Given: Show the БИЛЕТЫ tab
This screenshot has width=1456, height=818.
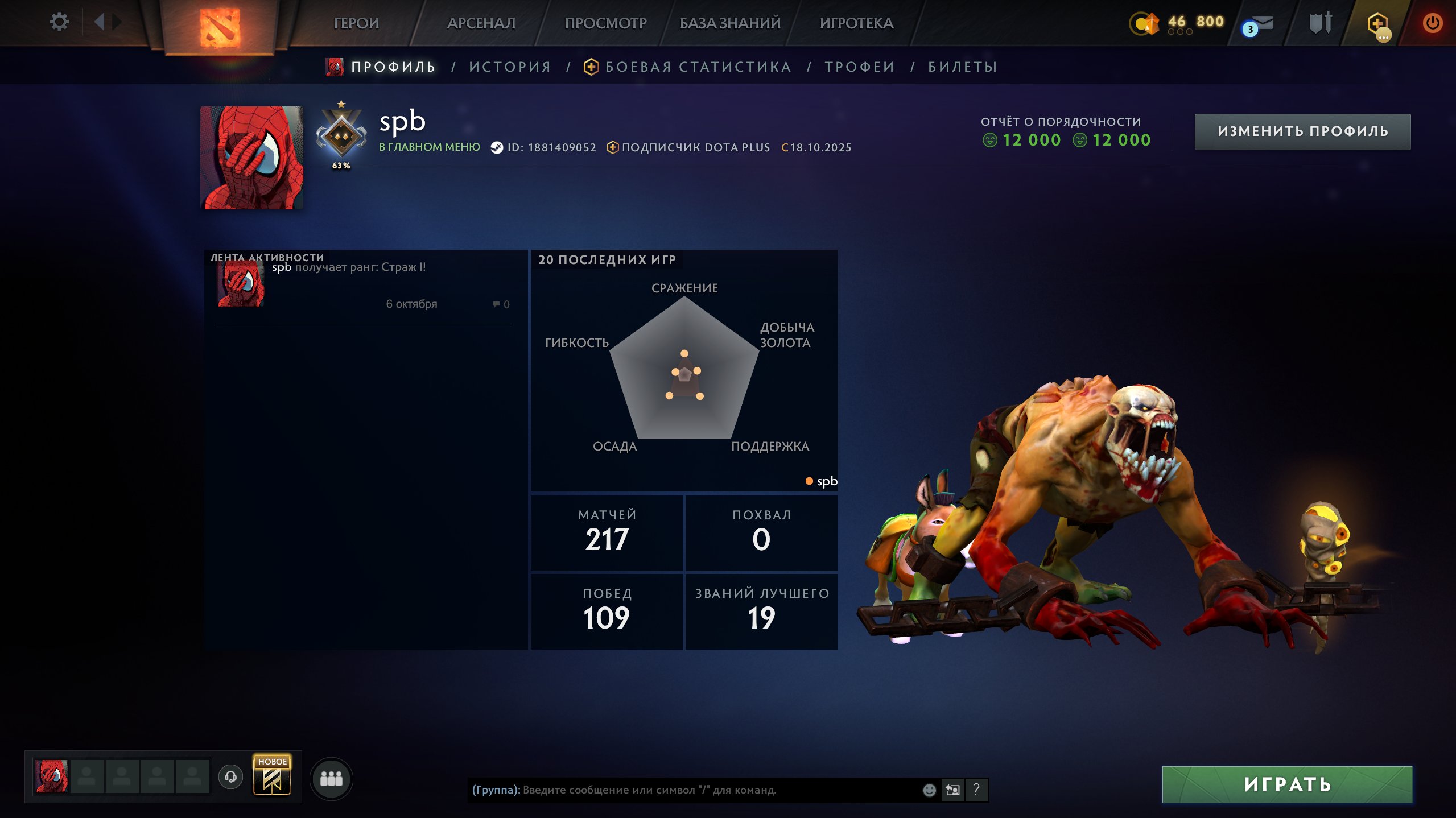Looking at the screenshot, I should (963, 67).
